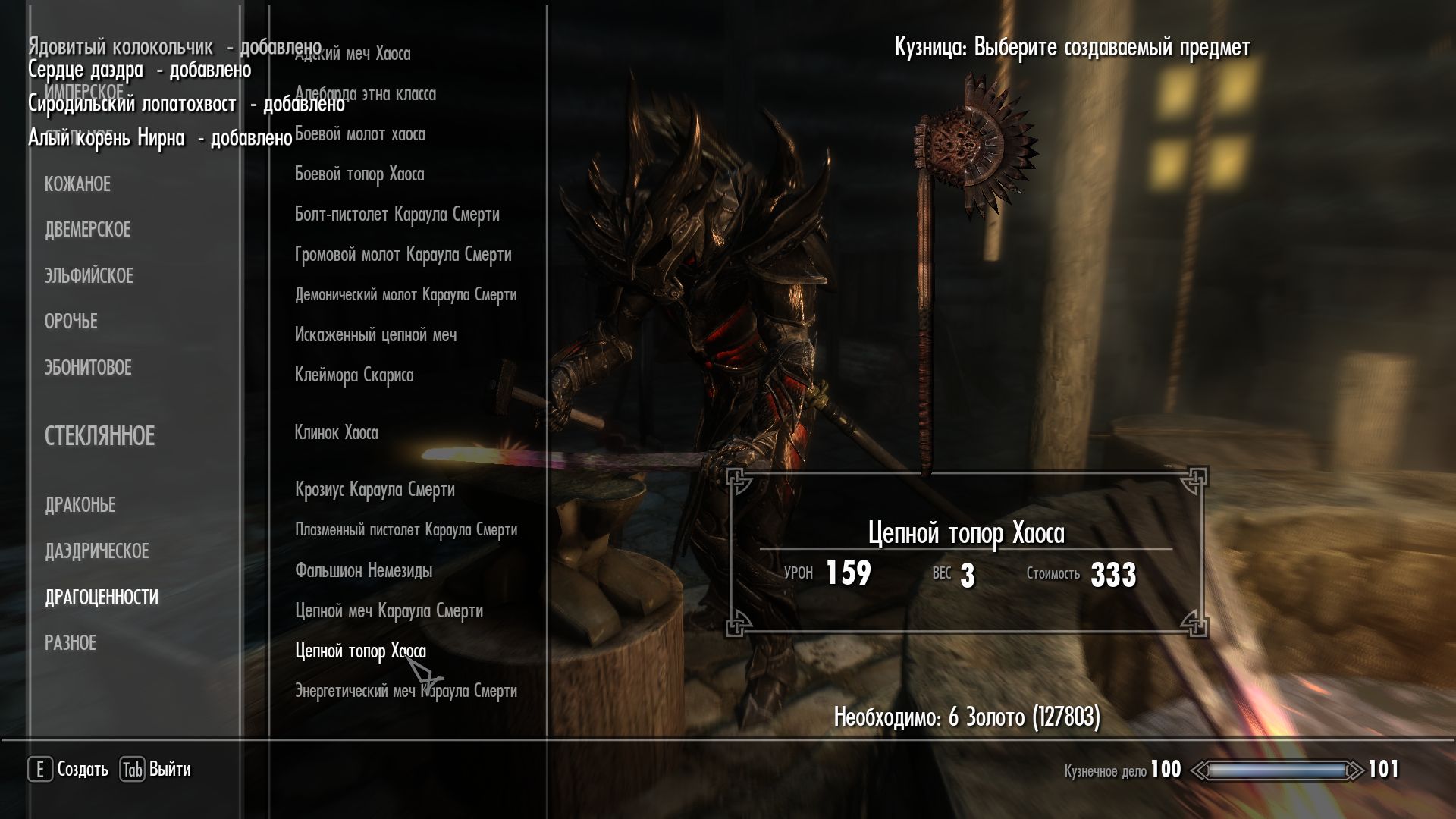
Task: Open the ДВЕМЕРСКОЕ category
Action: pyautogui.click(x=87, y=230)
